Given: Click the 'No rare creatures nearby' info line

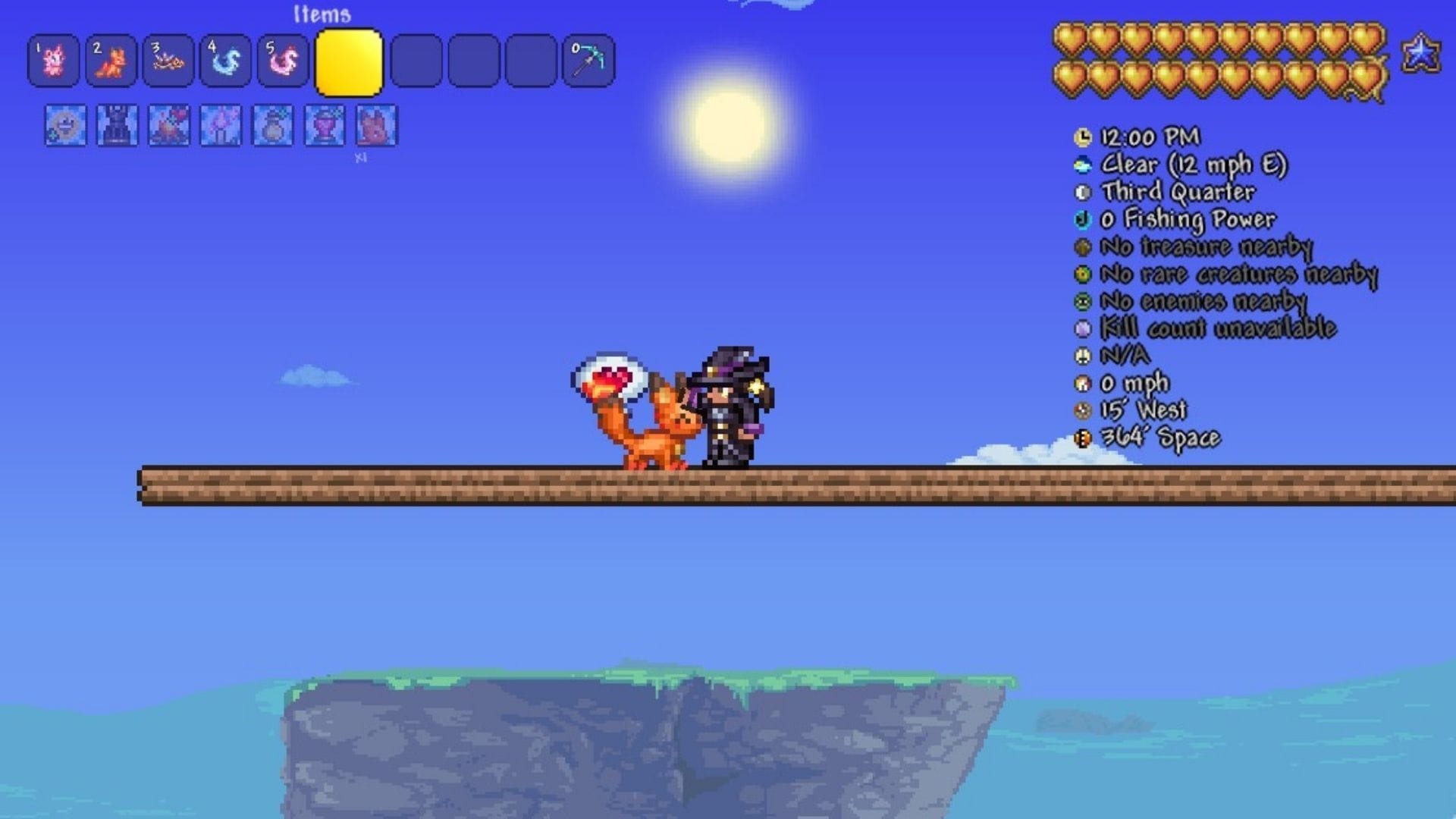Looking at the screenshot, I should tap(1238, 274).
